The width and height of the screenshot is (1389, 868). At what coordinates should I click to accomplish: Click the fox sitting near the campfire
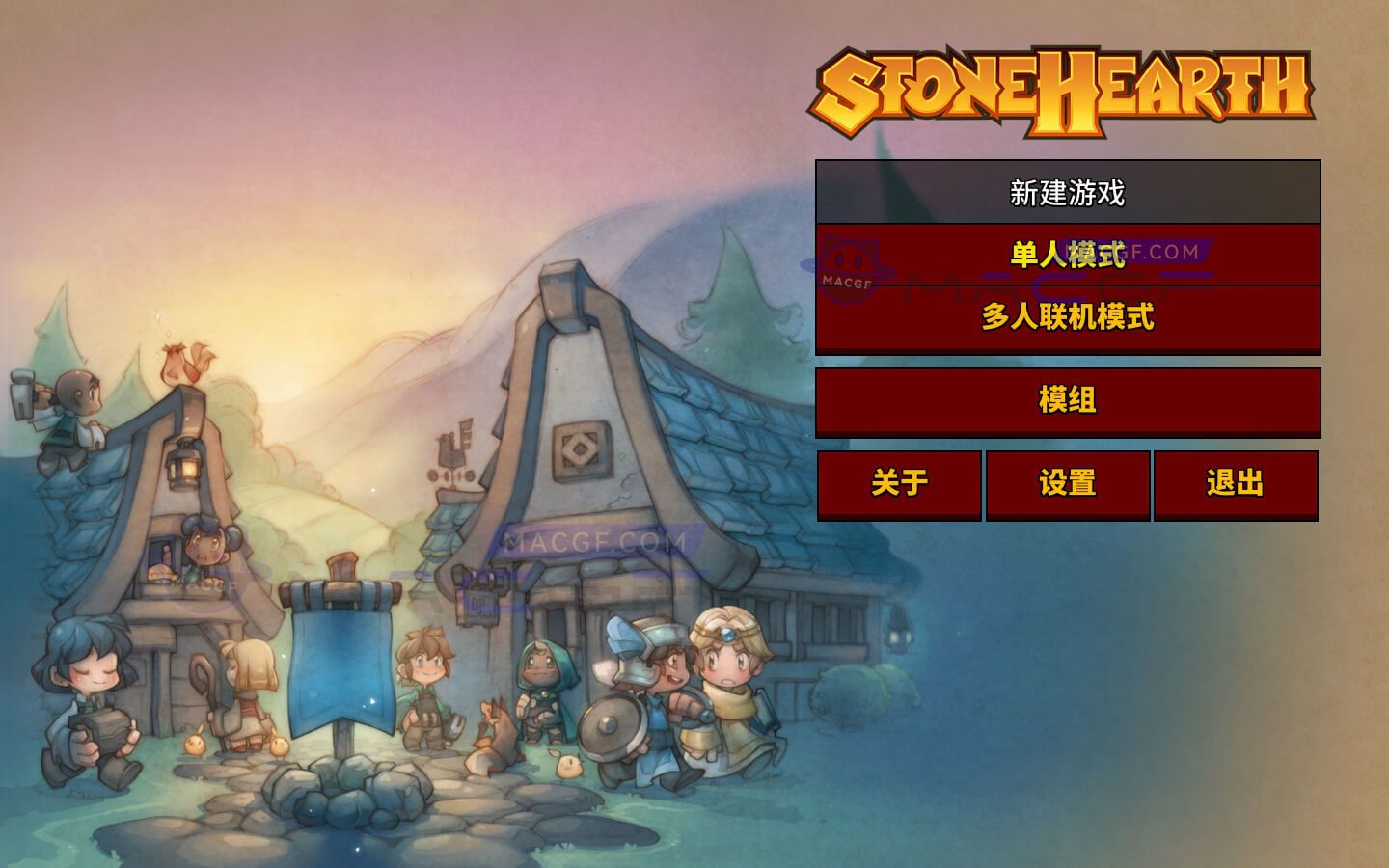coord(494,738)
